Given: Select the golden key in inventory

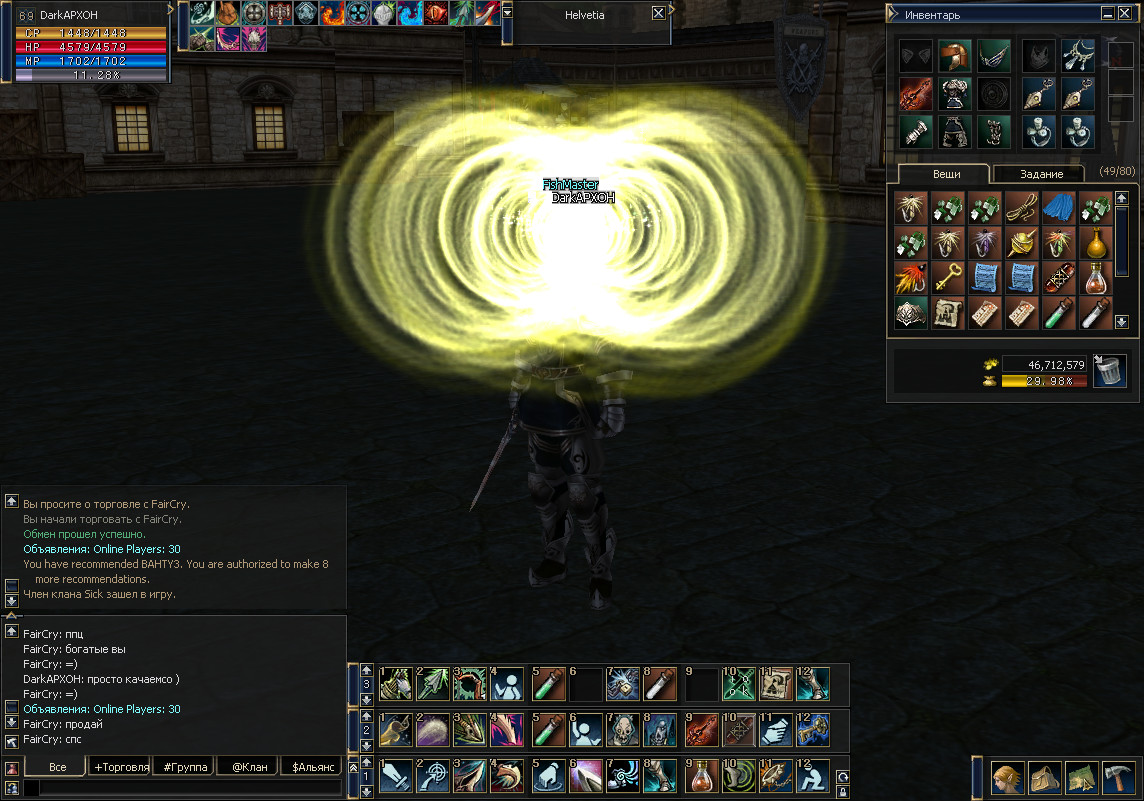Looking at the screenshot, I should click(x=947, y=278).
